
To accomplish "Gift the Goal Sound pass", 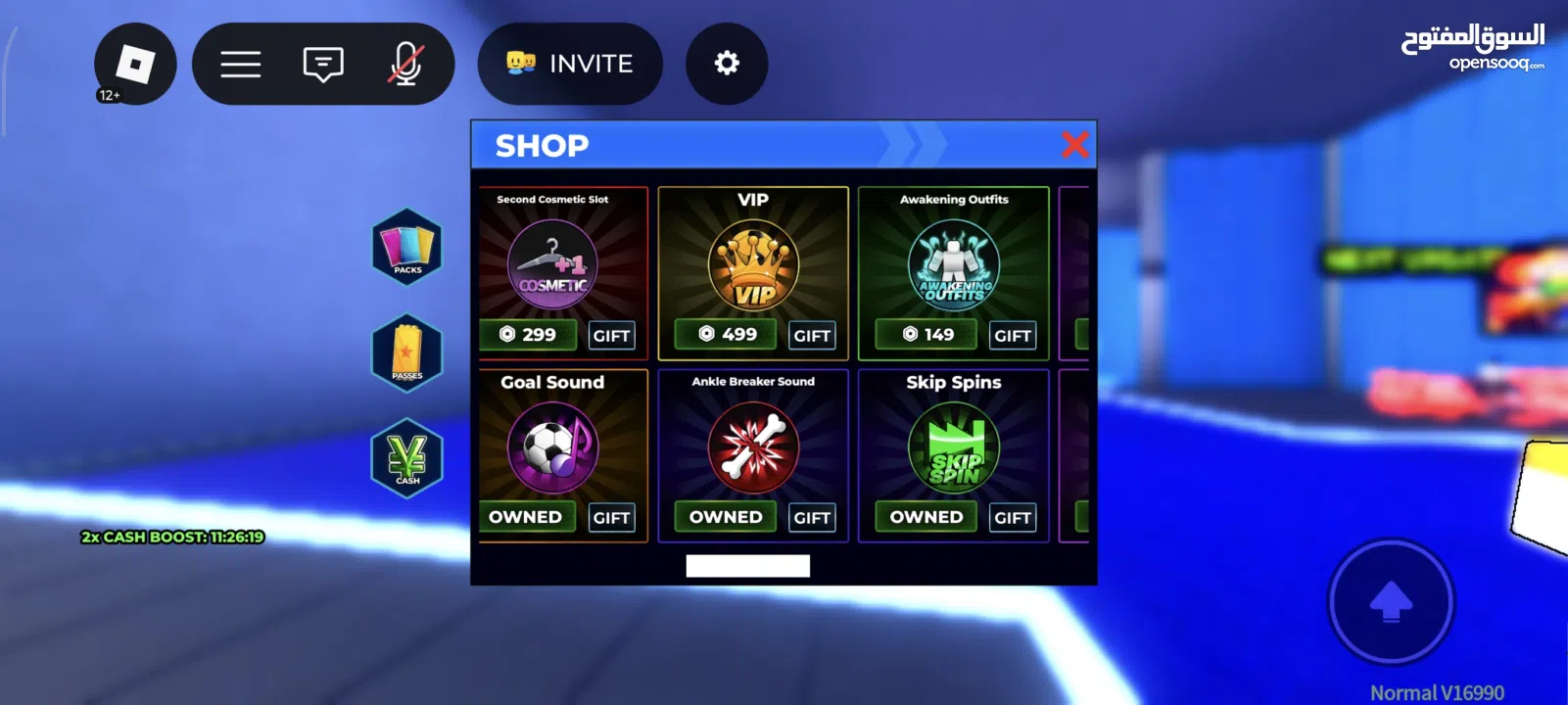I will (x=611, y=518).
